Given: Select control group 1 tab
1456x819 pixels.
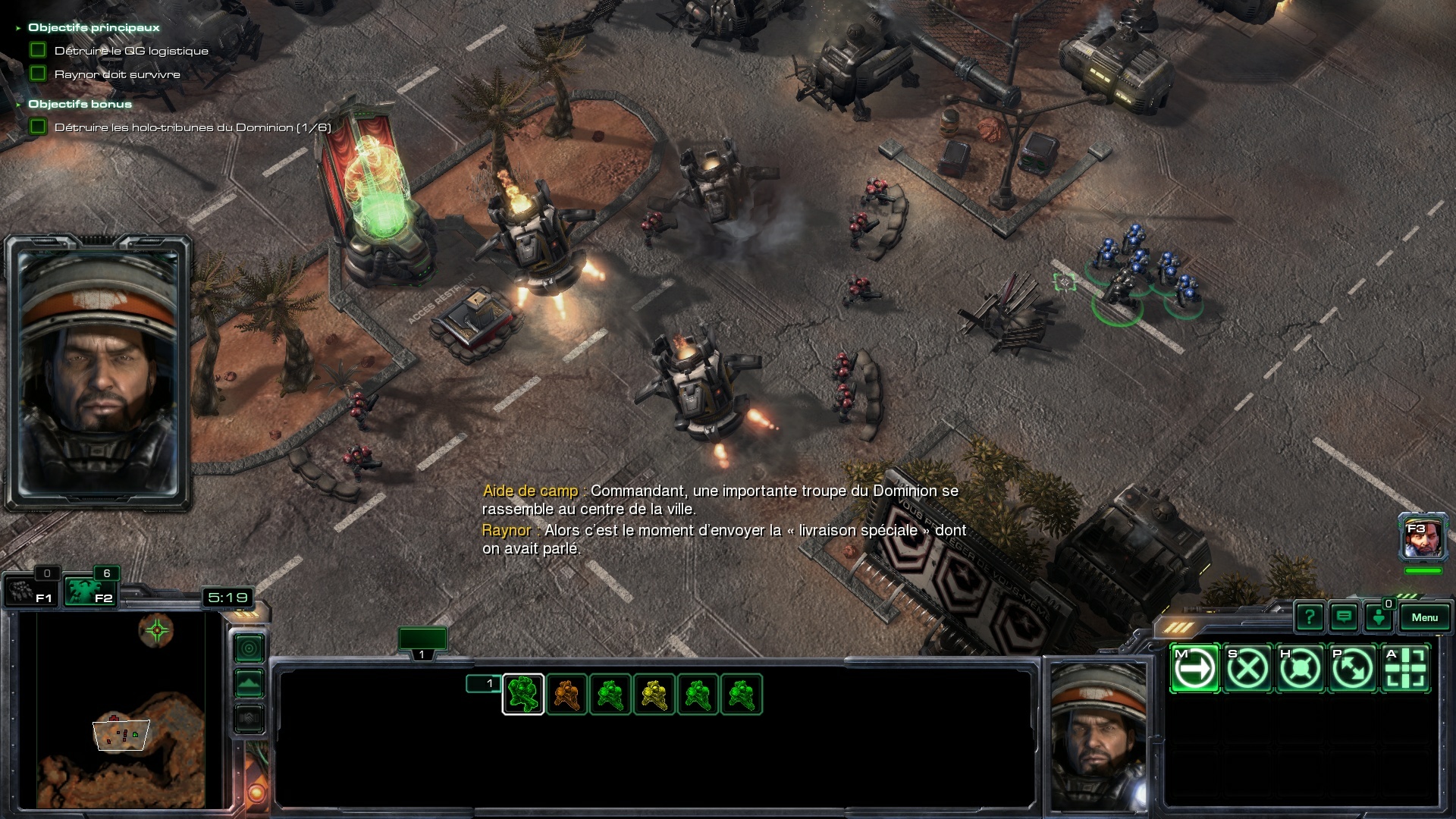Looking at the screenshot, I should [x=422, y=642].
